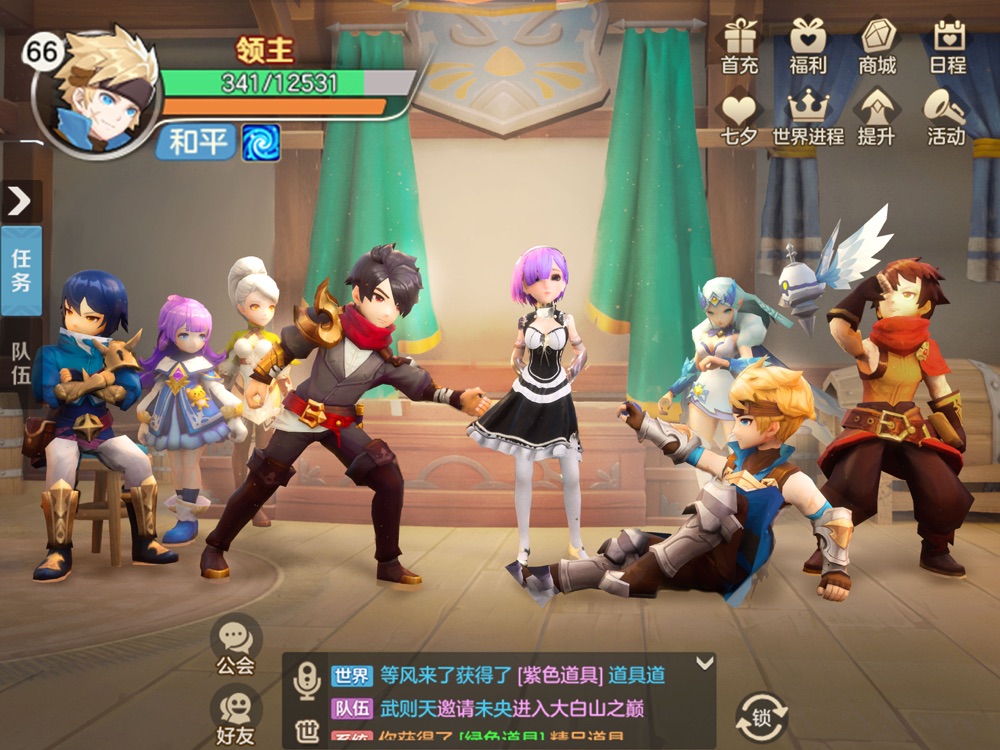Collapse the chat box with the arrow
The height and width of the screenshot is (750, 1000).
704,662
